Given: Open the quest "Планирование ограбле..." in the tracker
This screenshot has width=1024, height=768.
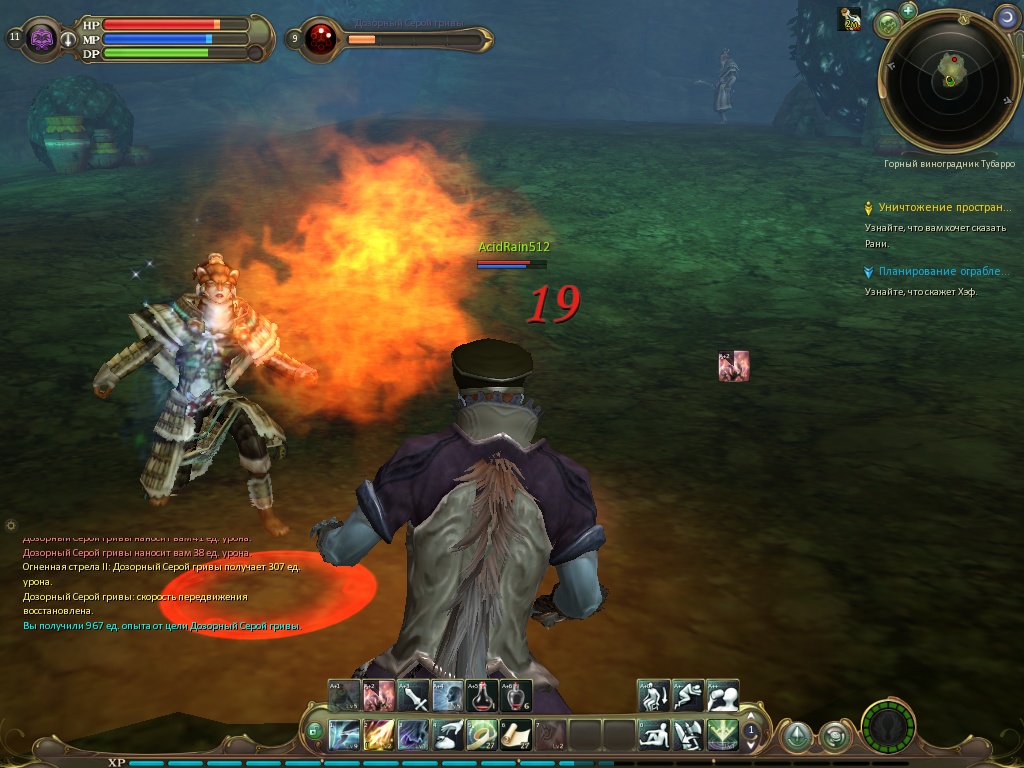Looking at the screenshot, I should tap(944, 272).
